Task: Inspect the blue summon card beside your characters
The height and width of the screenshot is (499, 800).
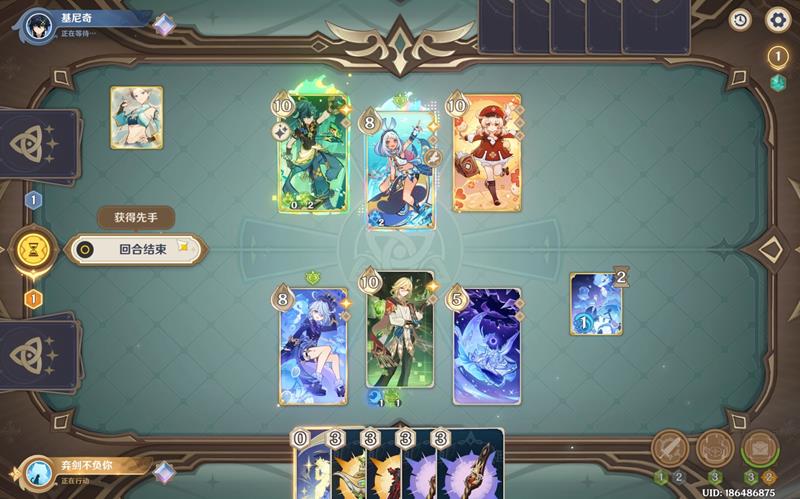Action: pyautogui.click(x=596, y=303)
